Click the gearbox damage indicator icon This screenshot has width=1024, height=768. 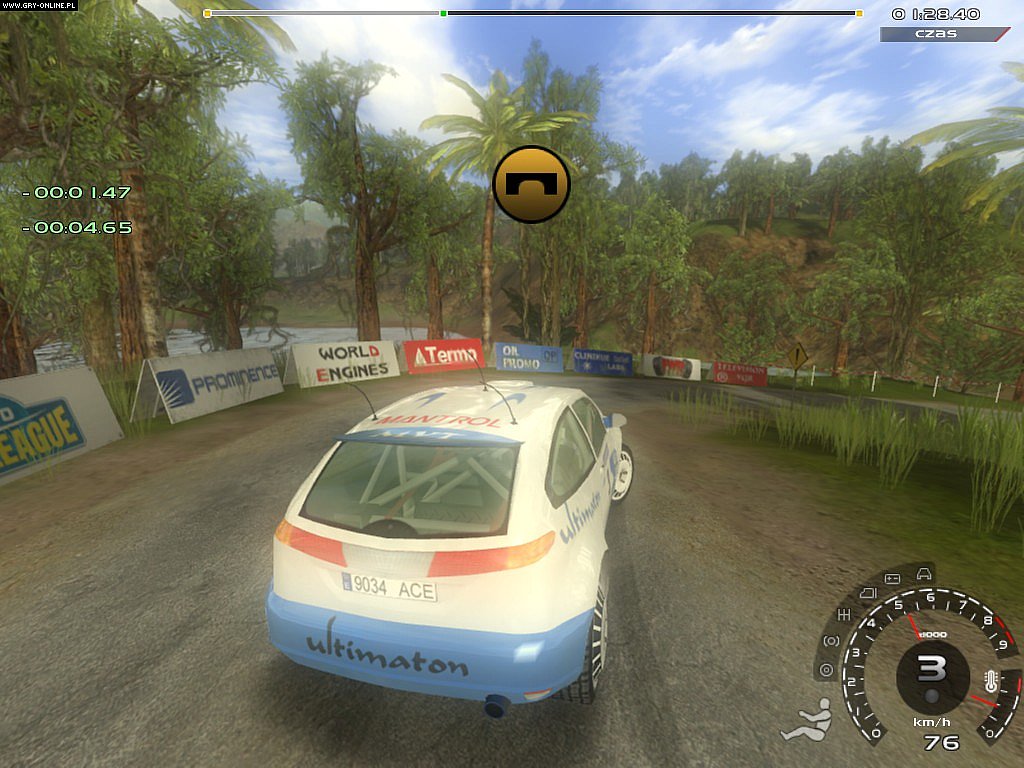[844, 613]
